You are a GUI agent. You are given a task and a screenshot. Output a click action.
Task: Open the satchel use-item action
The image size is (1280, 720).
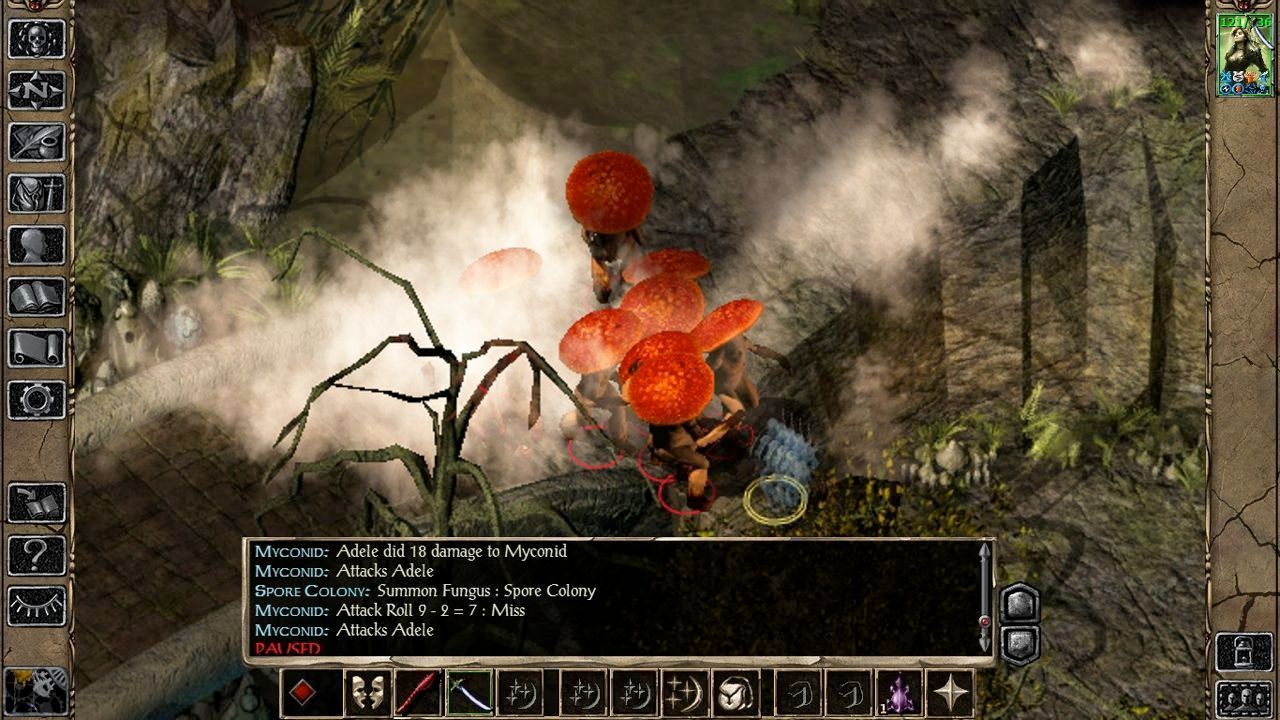(737, 692)
